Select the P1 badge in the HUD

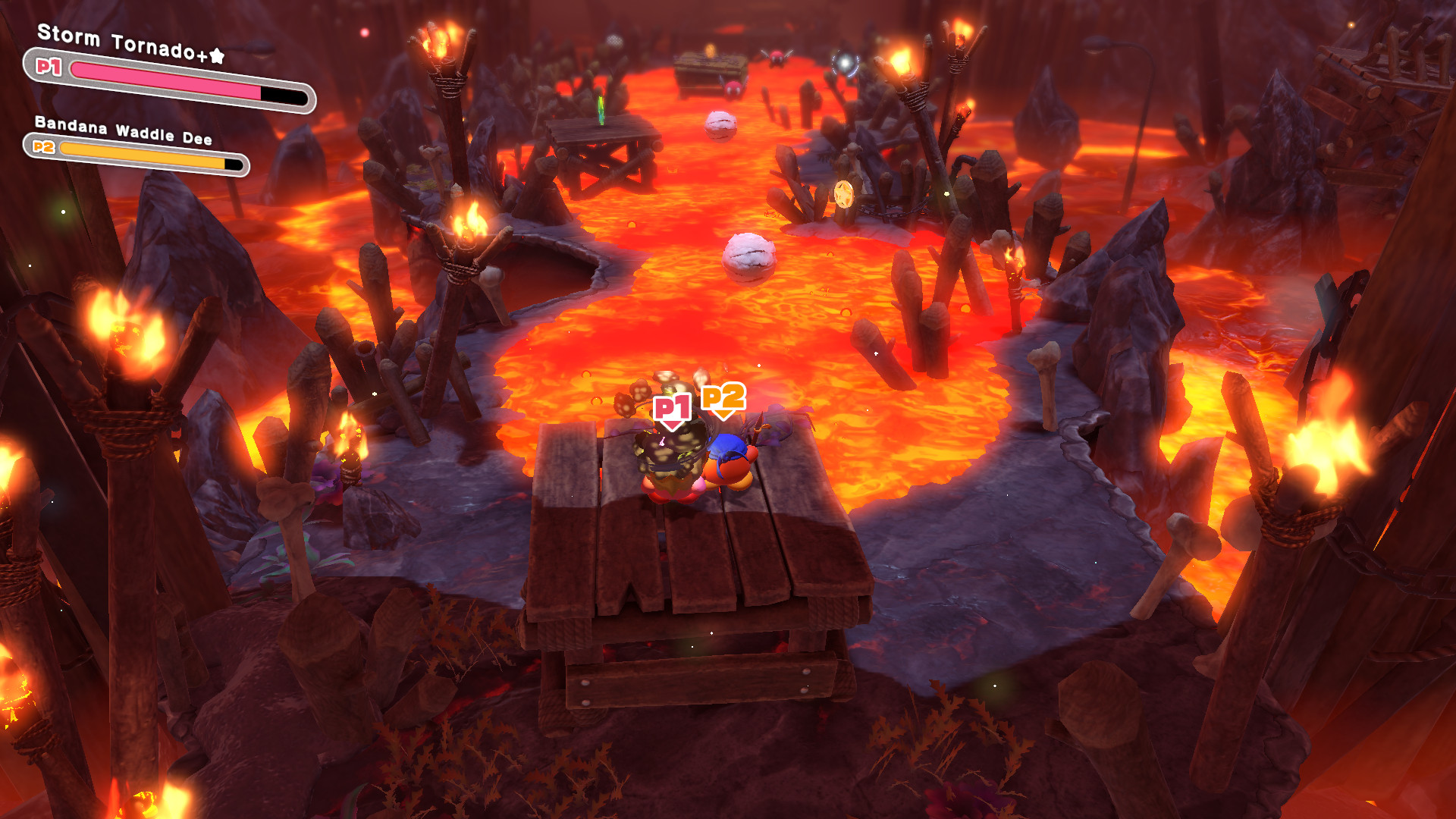click(47, 67)
